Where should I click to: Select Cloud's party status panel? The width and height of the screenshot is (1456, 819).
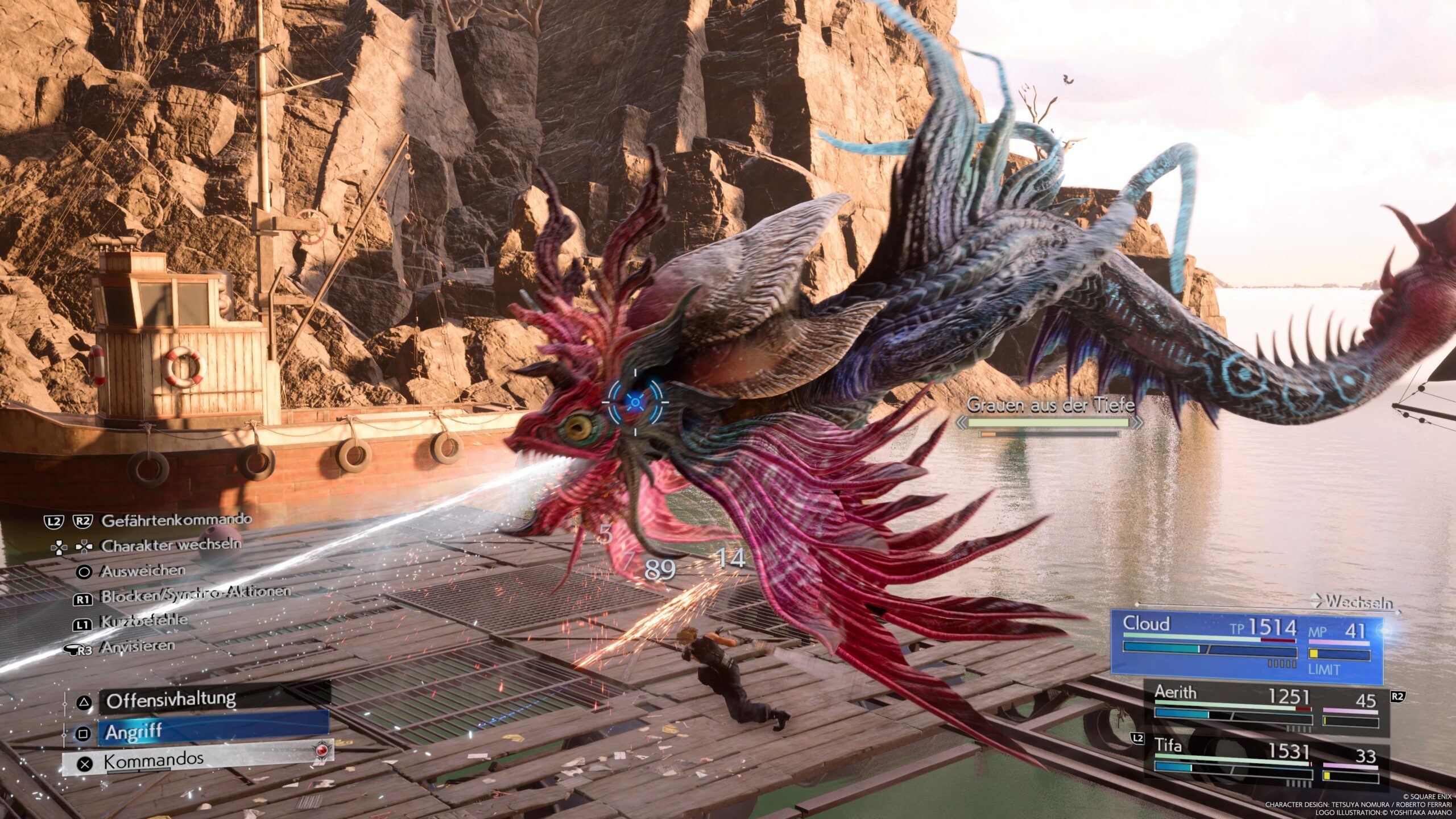1247,647
